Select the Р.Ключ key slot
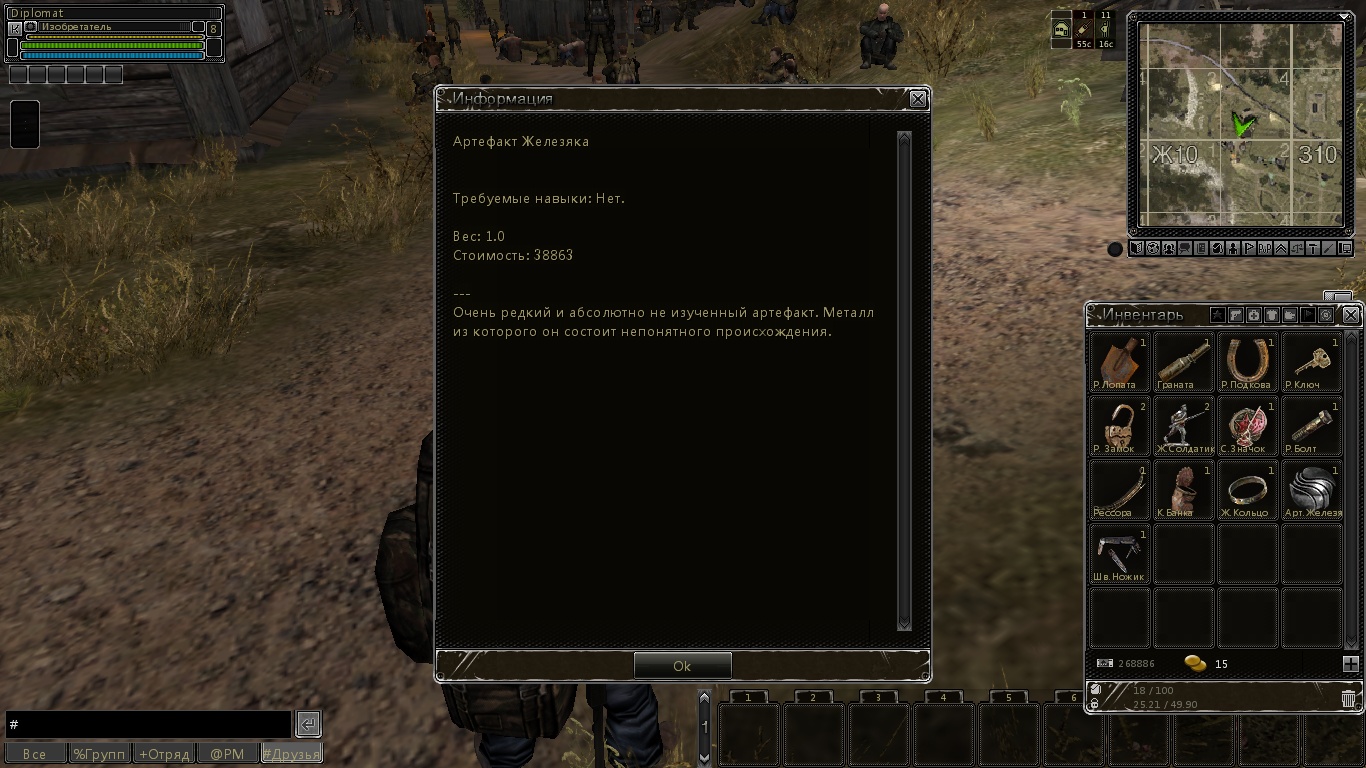1366x768 pixels. point(1311,362)
